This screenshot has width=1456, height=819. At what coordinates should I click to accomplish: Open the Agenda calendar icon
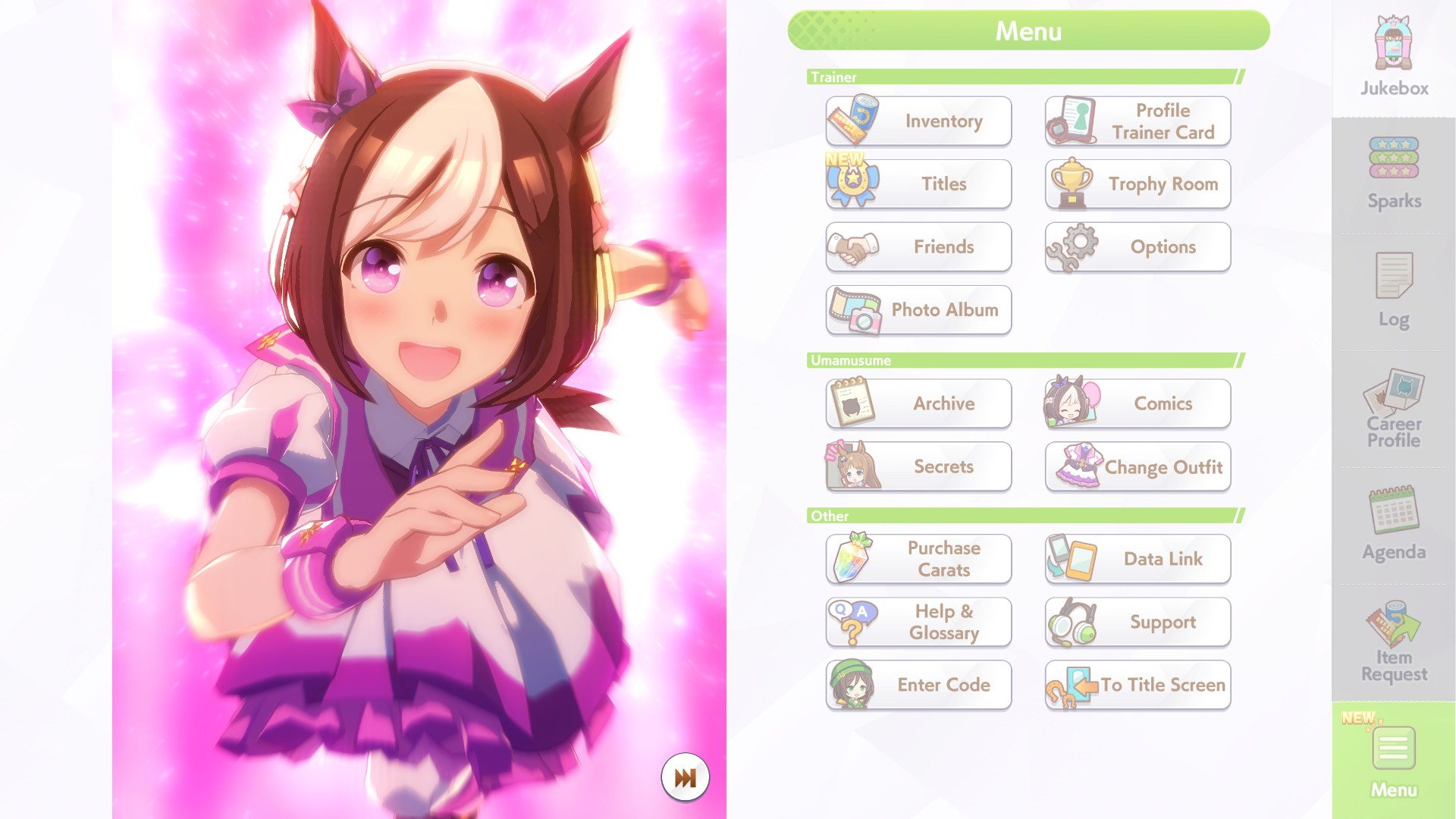(x=1394, y=523)
